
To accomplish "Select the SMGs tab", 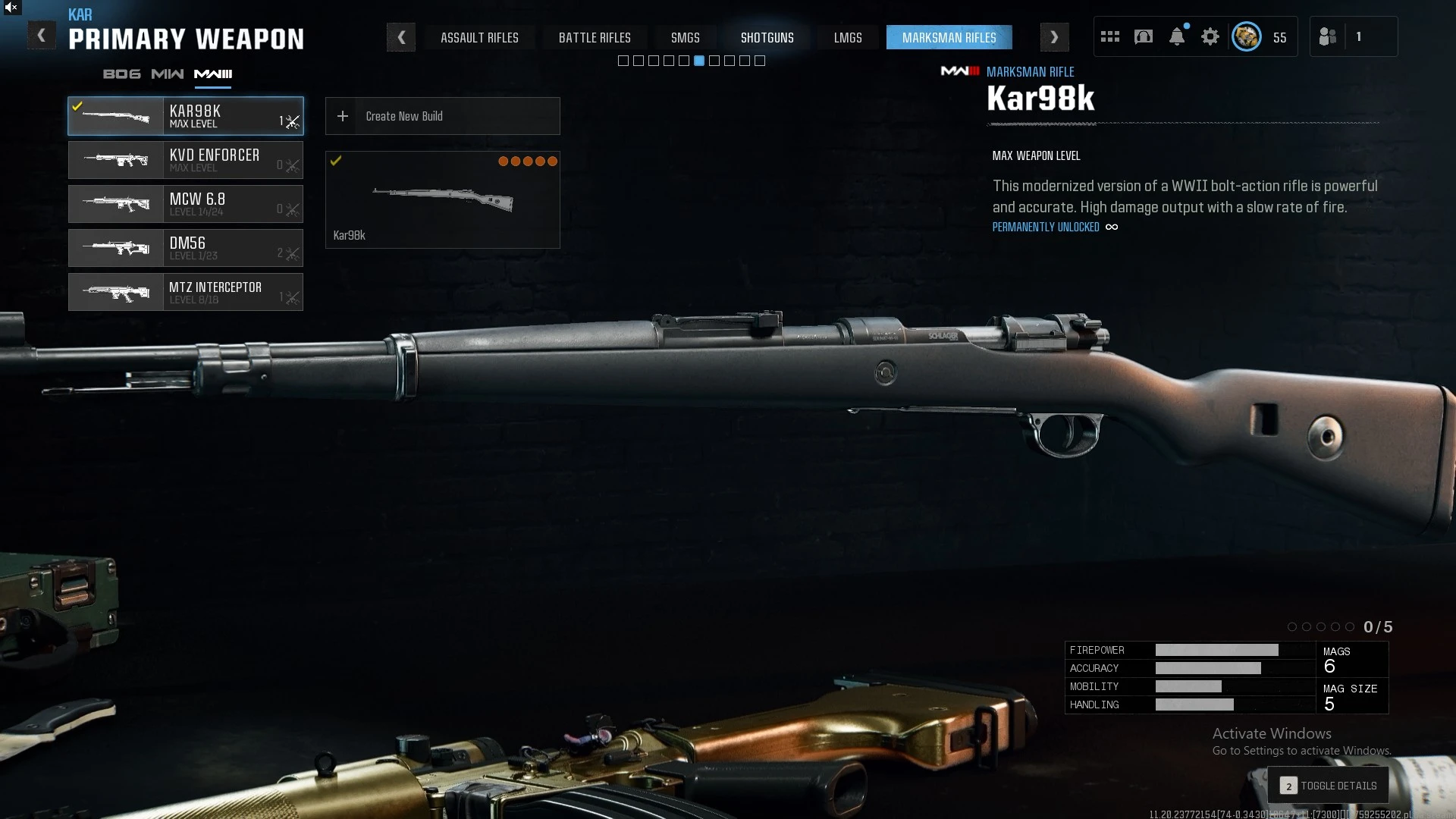I will coord(685,38).
